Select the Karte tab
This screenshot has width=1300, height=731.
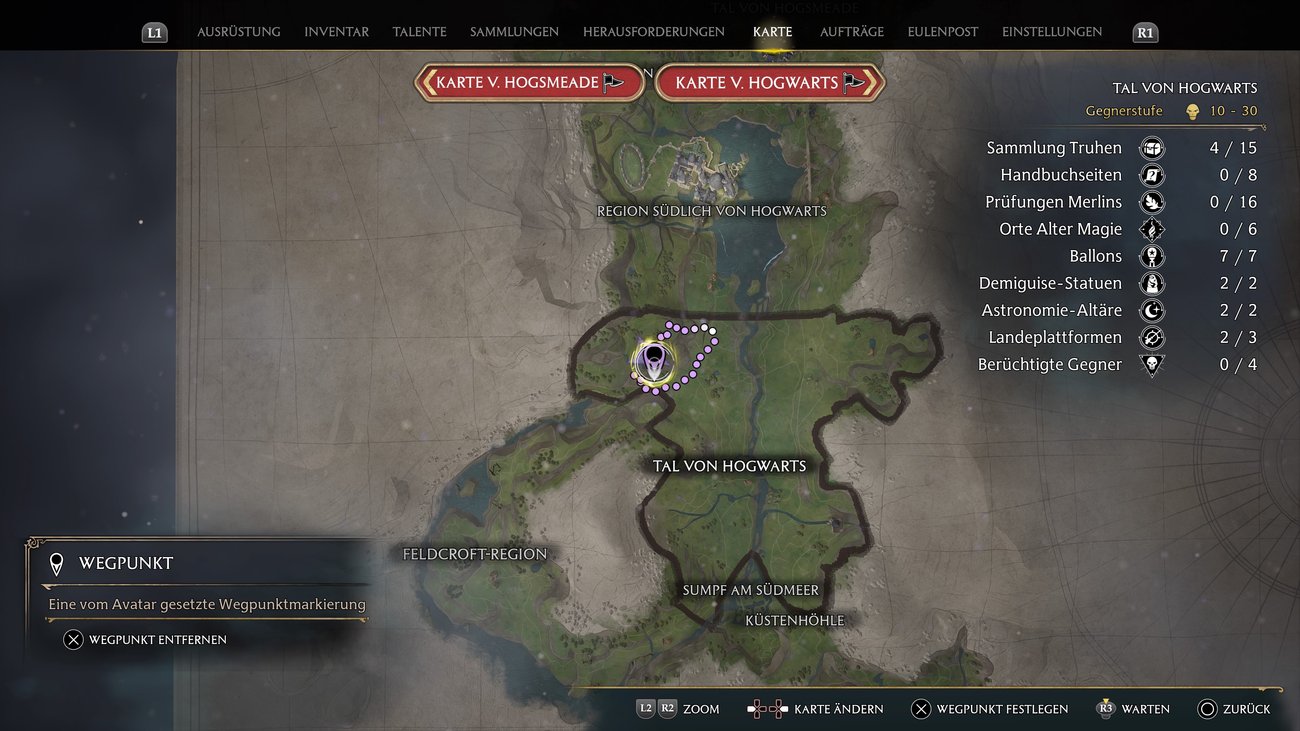[x=772, y=32]
